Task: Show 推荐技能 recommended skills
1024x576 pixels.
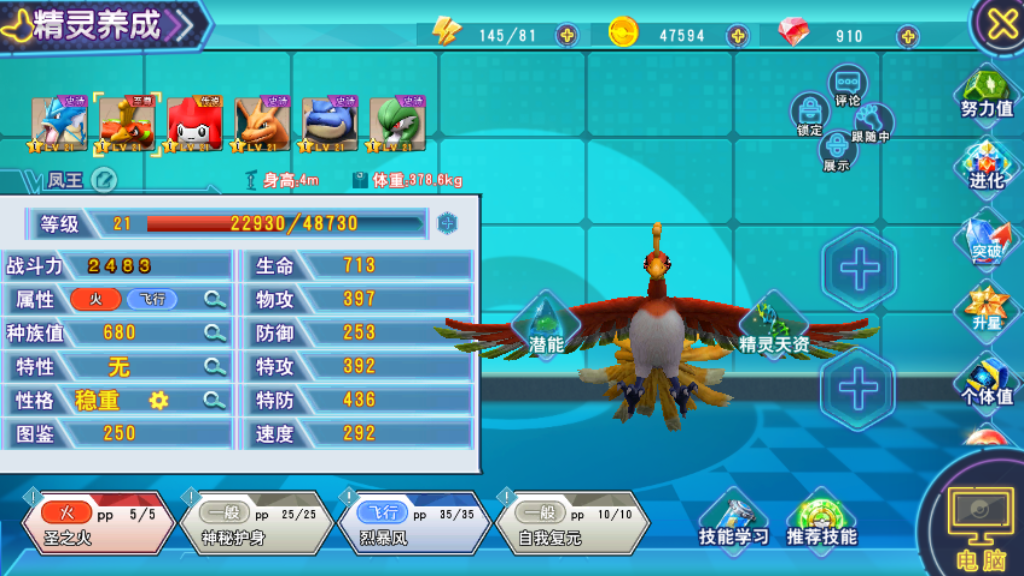Action: coord(821,519)
